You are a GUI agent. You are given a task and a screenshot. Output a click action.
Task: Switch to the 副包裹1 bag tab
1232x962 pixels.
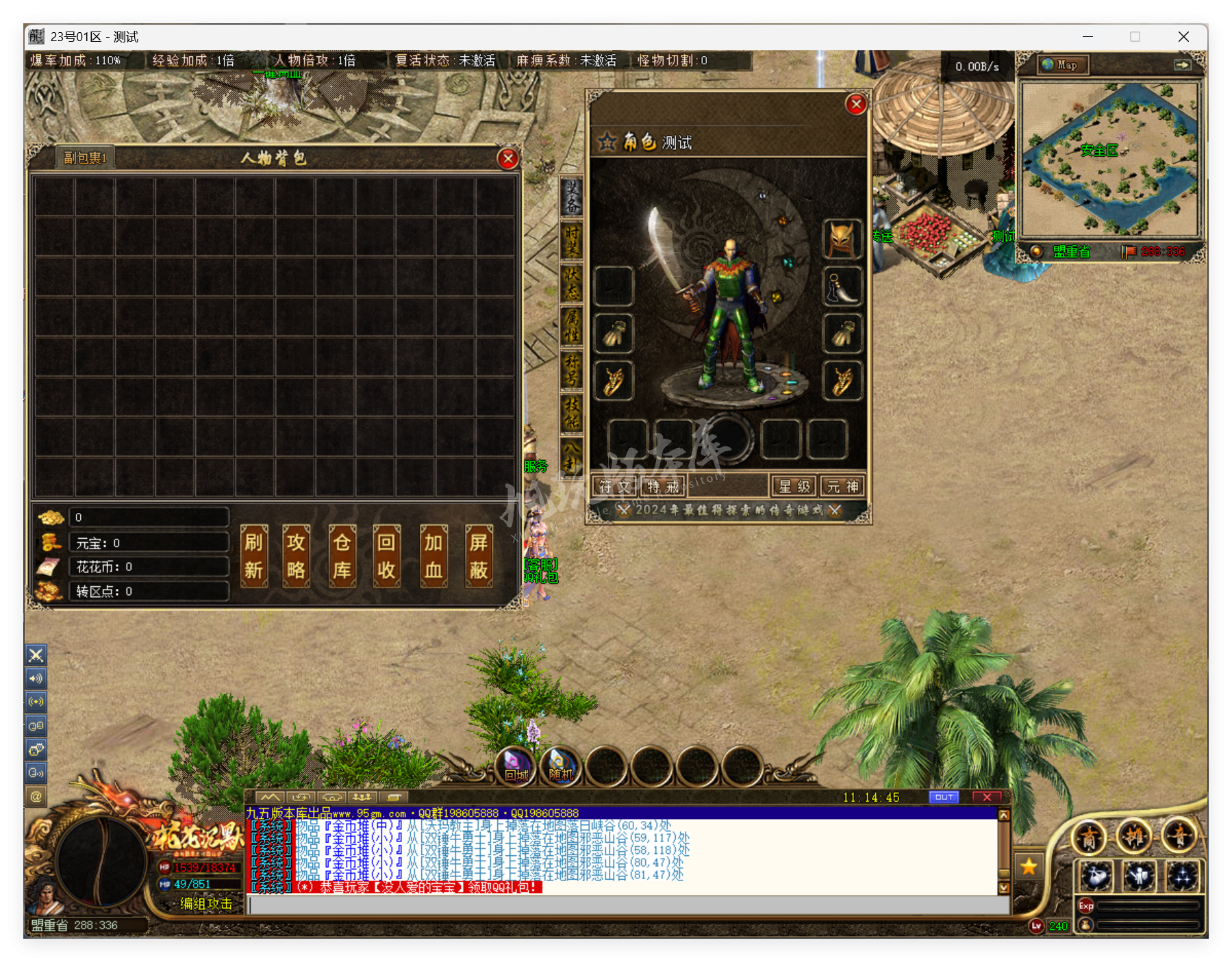85,158
